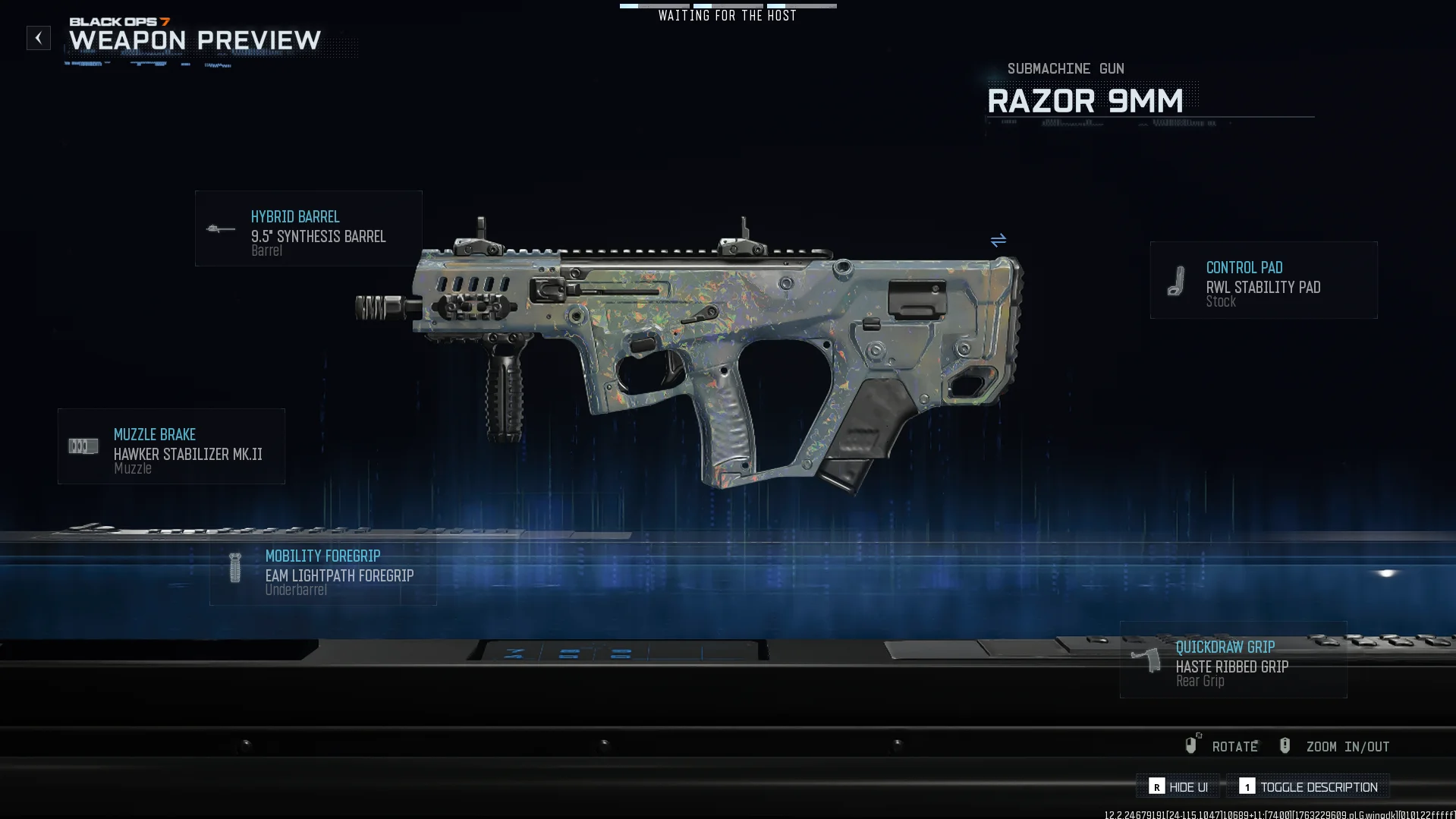Click the Hawker Stabilizer MK.II label
Screen dimensions: 1456x819
click(x=187, y=454)
